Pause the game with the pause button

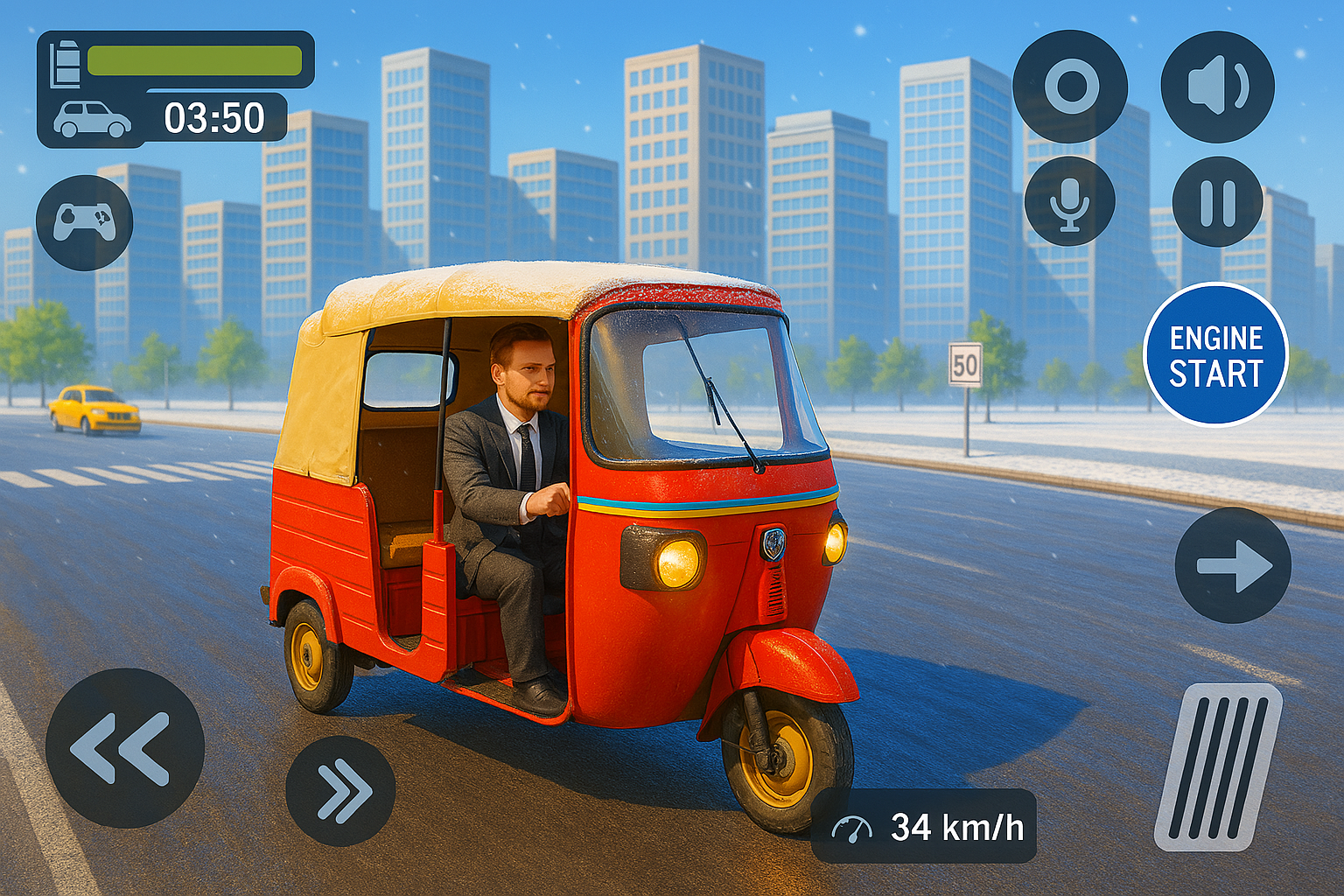(1217, 202)
